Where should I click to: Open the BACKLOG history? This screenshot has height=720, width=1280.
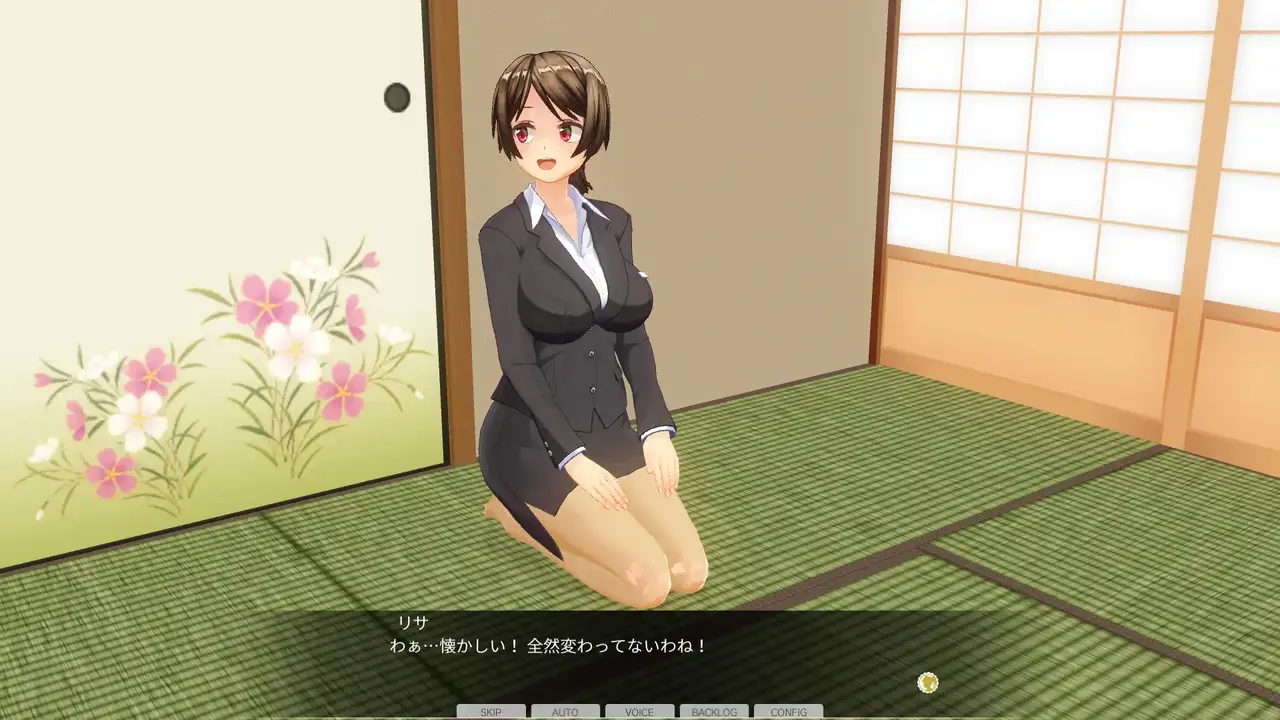(x=714, y=712)
